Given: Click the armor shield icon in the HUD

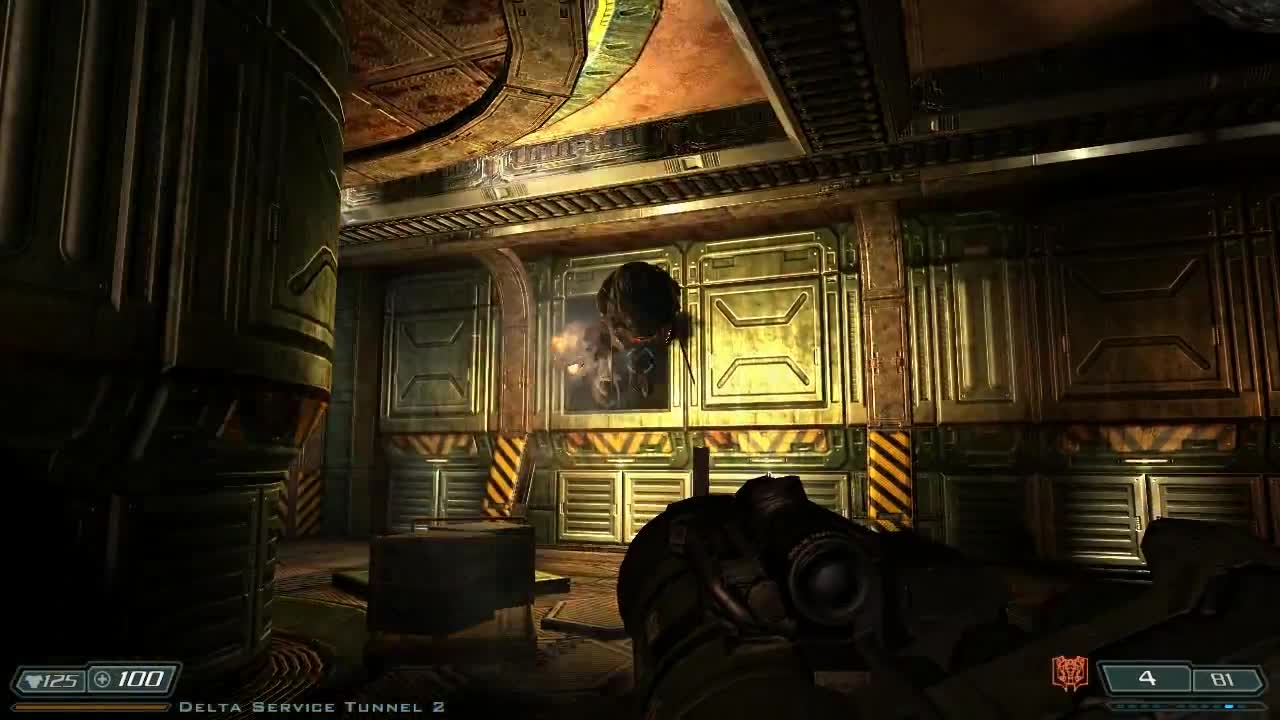Looking at the screenshot, I should (x=34, y=679).
